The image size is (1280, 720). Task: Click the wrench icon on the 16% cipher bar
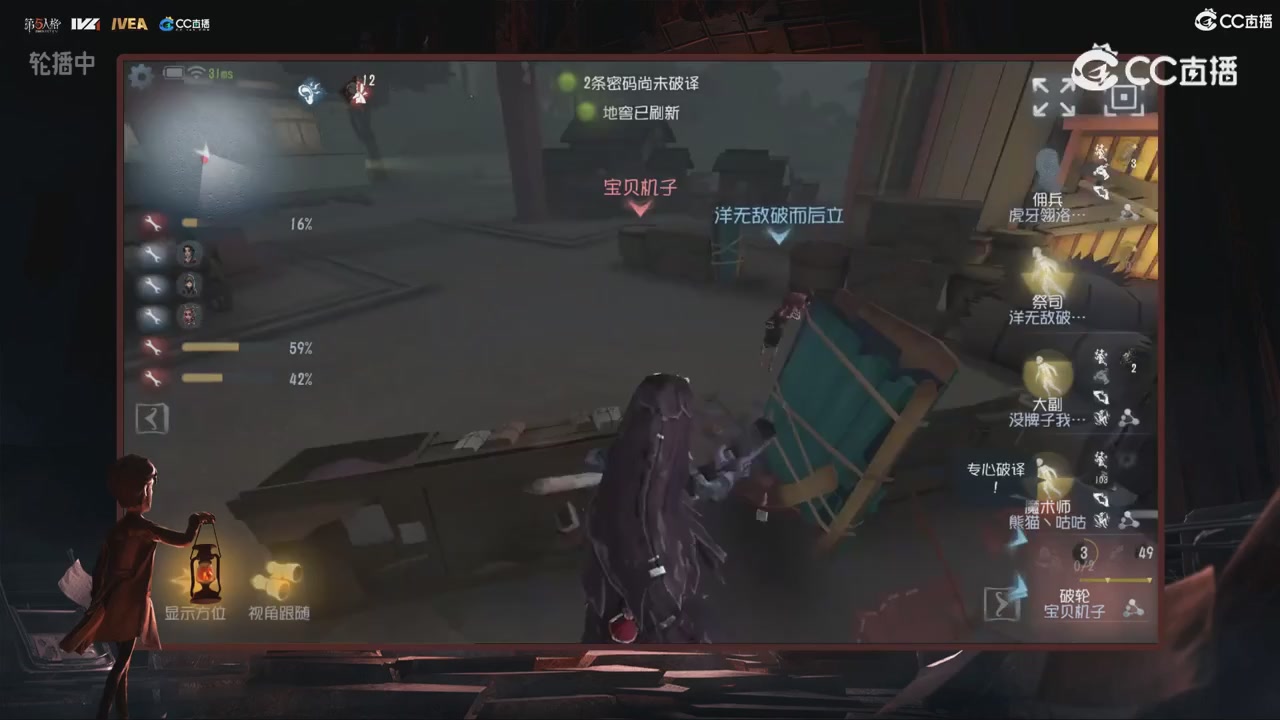153,223
